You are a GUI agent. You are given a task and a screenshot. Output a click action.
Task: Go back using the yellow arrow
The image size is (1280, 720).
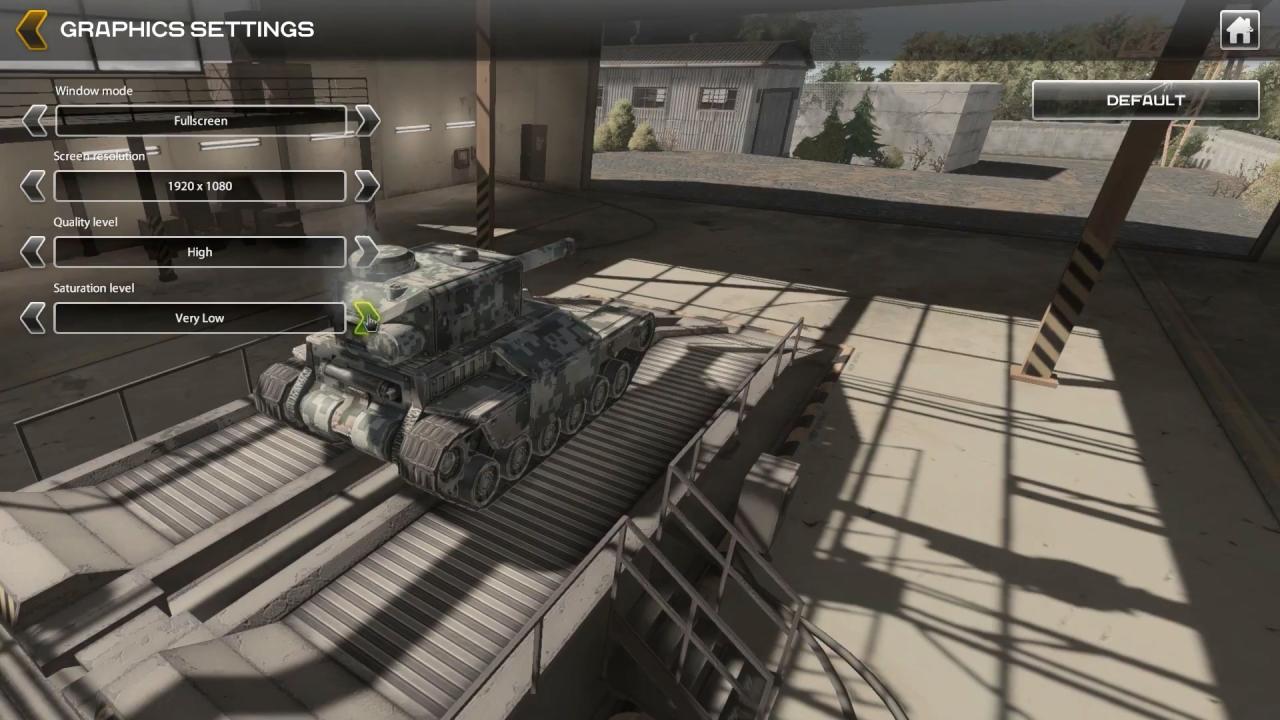(32, 29)
